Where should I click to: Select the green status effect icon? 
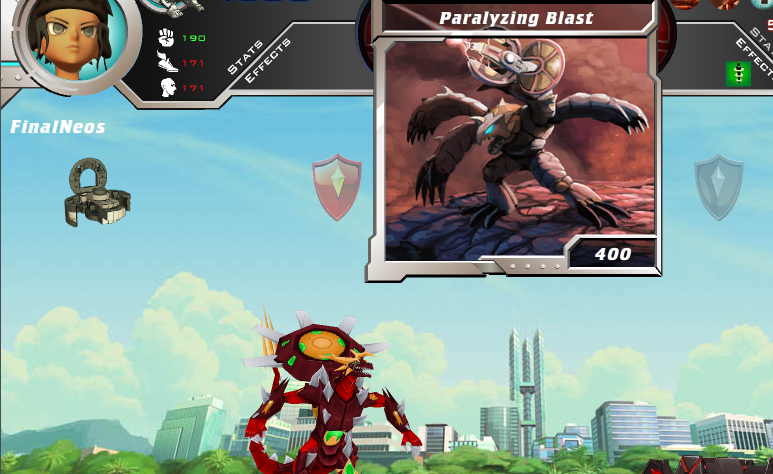tap(738, 73)
